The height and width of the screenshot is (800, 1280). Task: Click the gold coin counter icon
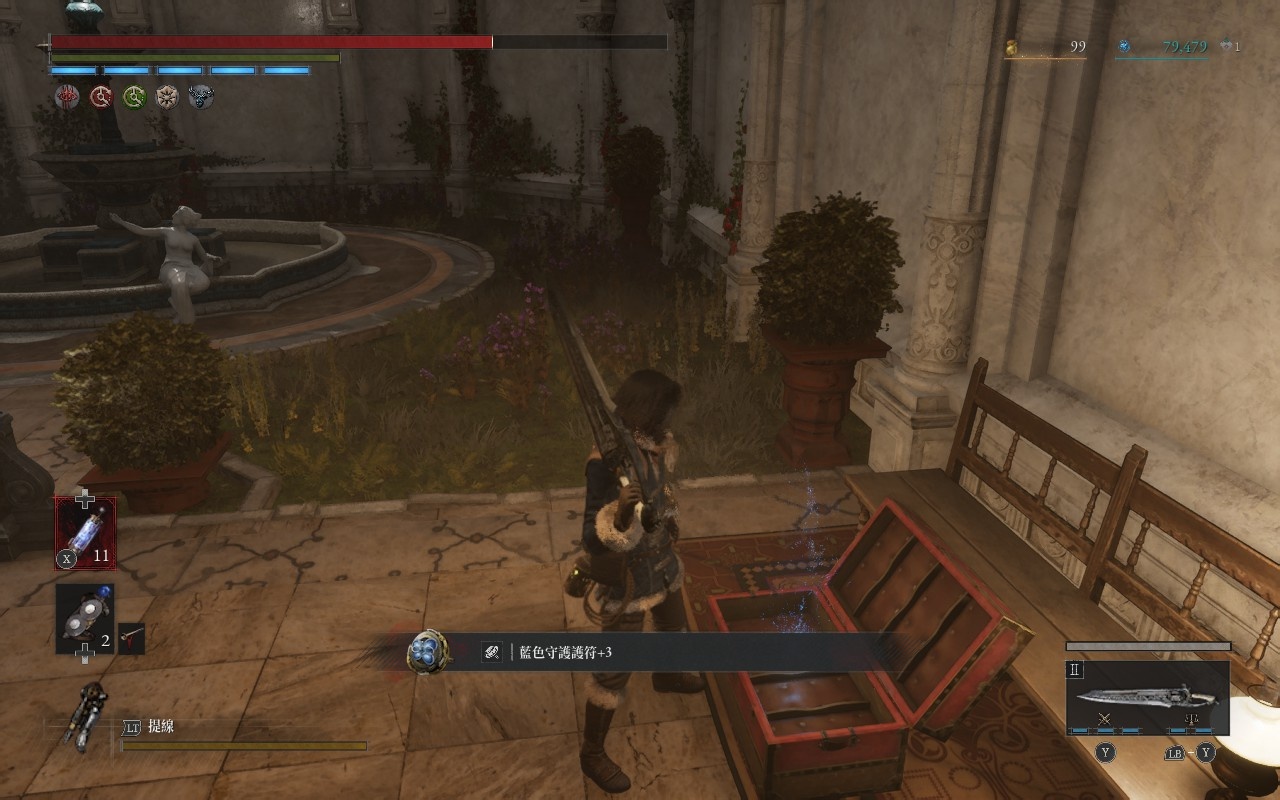pos(1011,46)
